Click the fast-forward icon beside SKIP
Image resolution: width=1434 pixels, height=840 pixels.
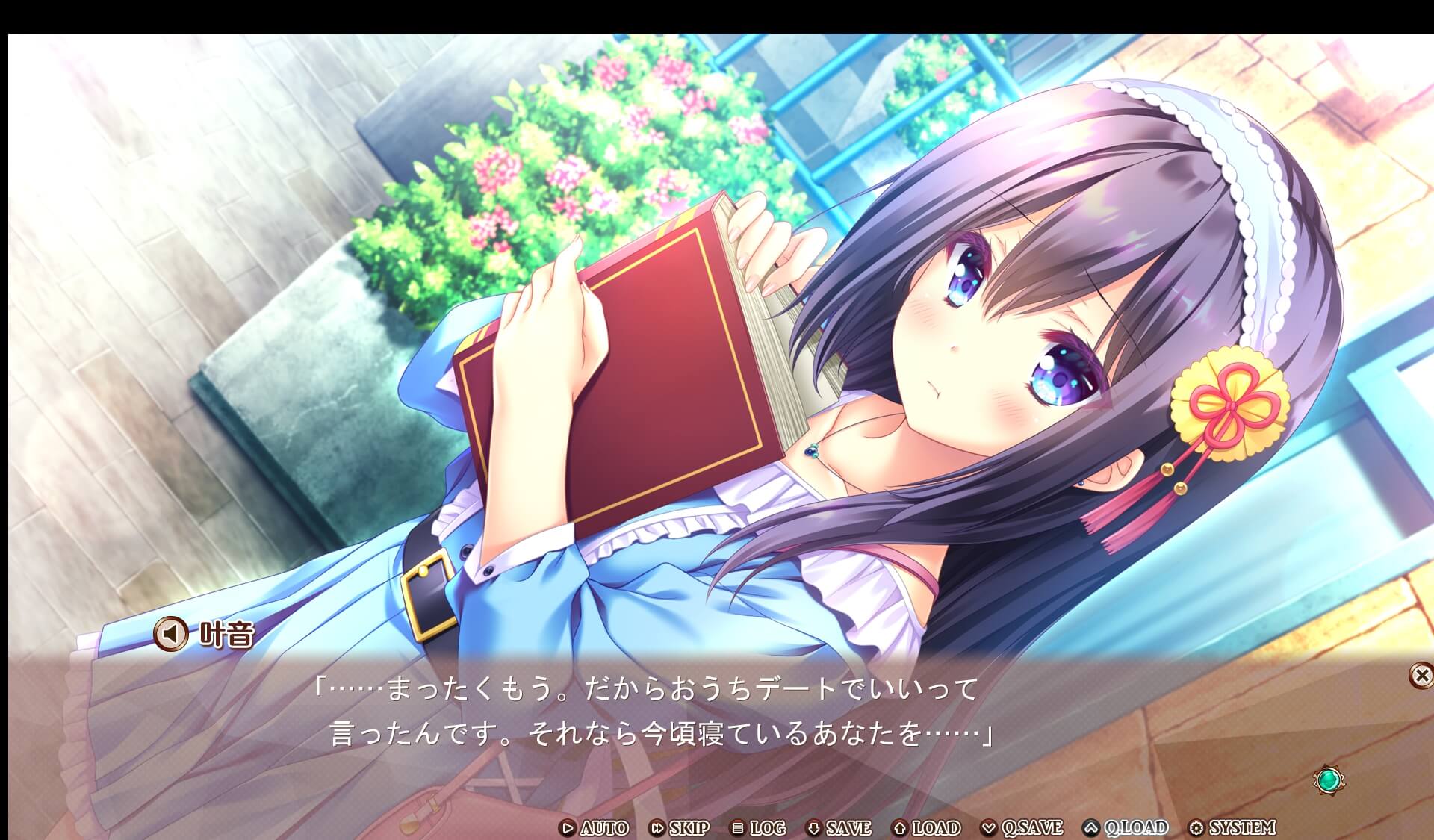659,828
